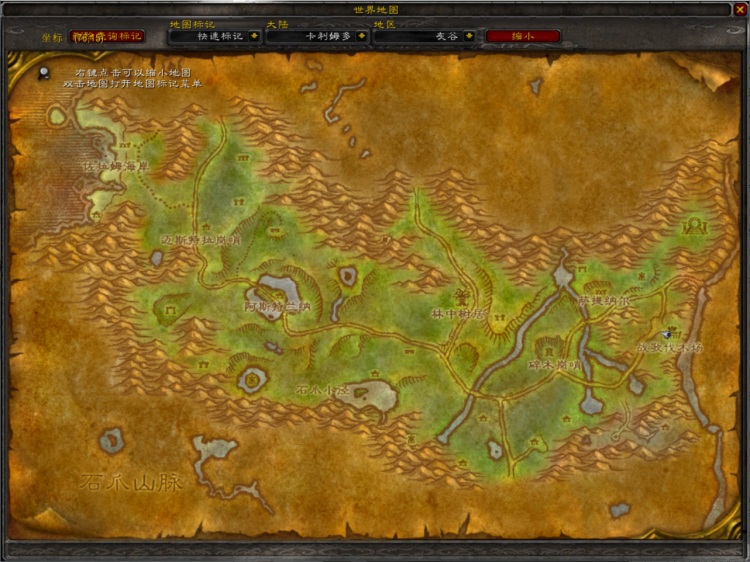This screenshot has width=750, height=562.
Task: Click the magnifying glass icon on the map
Action: pyautogui.click(x=45, y=72)
